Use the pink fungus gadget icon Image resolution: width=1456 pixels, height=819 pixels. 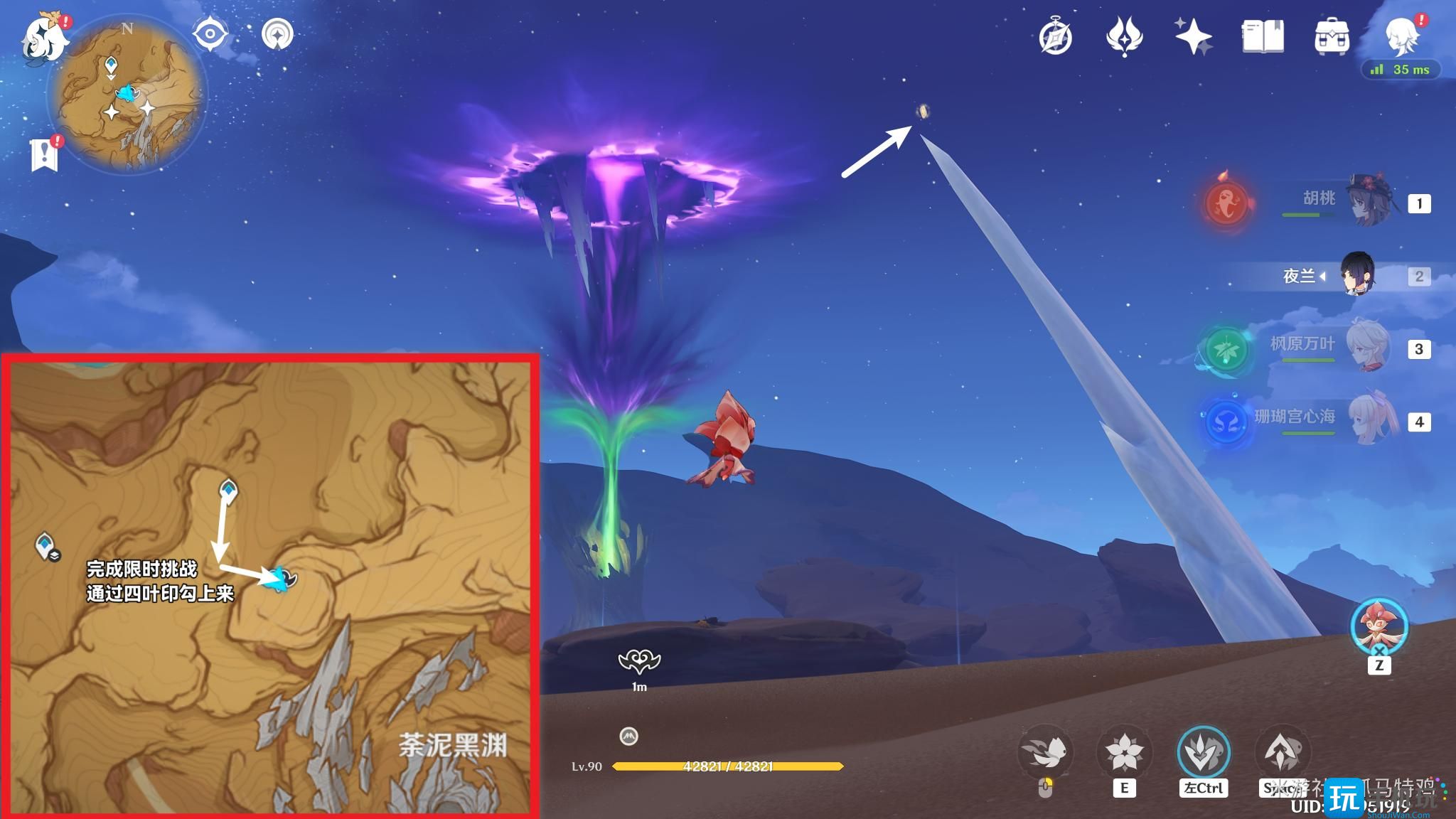tap(1379, 626)
